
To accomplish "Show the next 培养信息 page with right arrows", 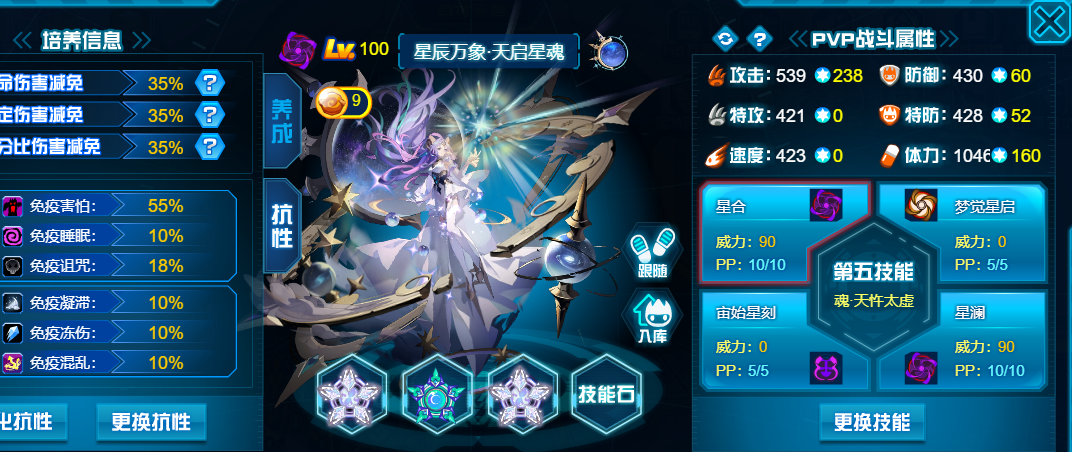I will coord(141,40).
